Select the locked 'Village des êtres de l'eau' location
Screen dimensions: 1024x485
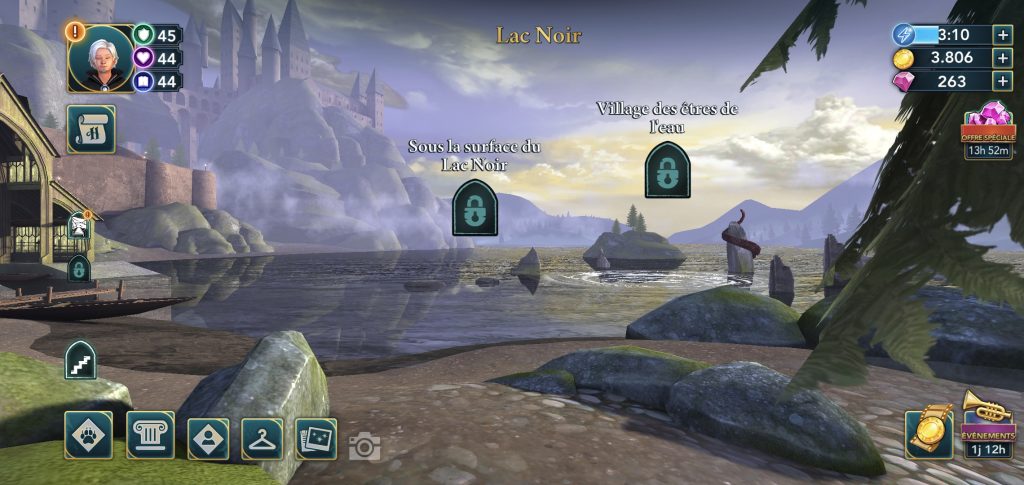tap(667, 169)
